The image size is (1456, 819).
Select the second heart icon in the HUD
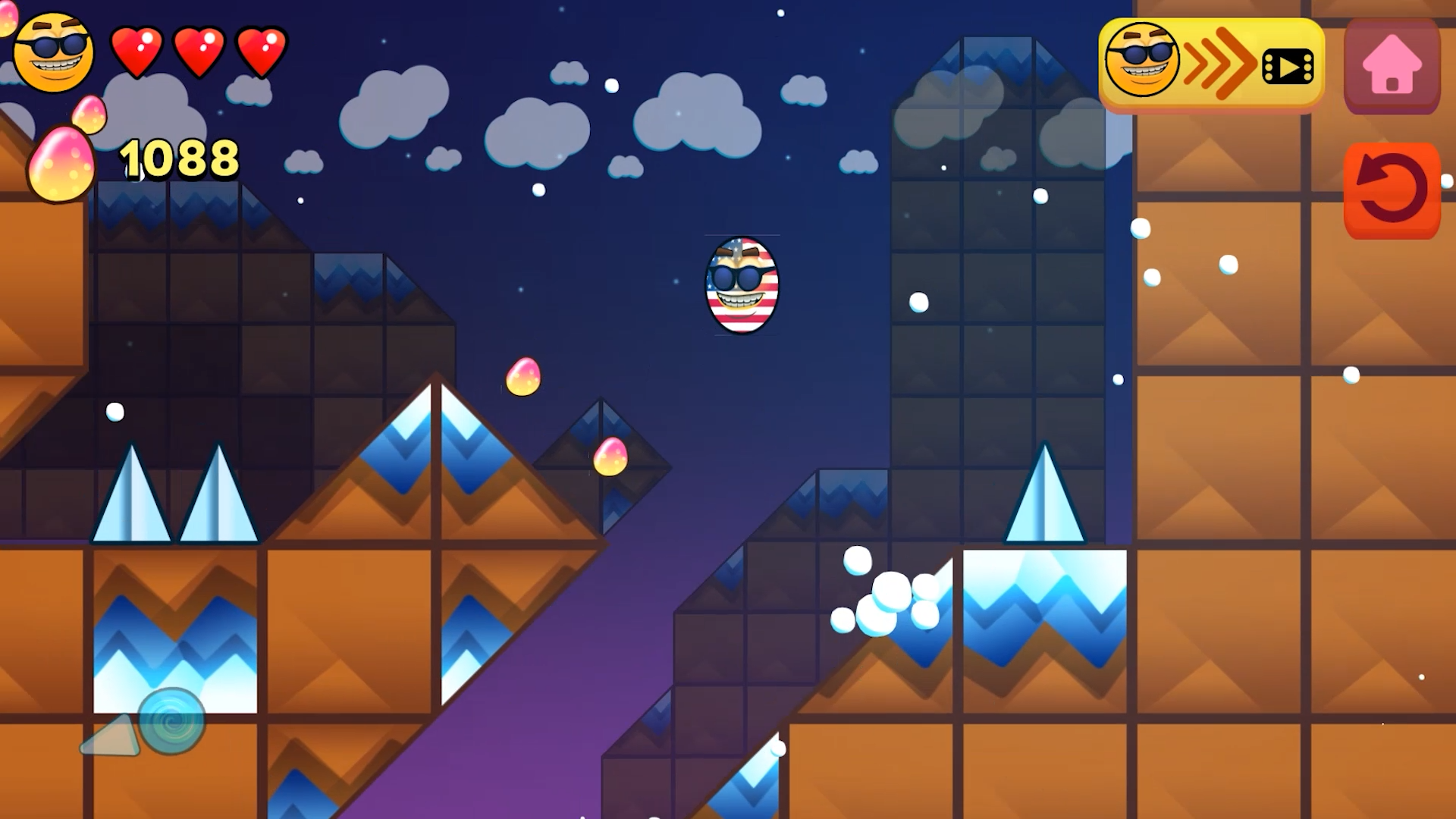click(199, 51)
